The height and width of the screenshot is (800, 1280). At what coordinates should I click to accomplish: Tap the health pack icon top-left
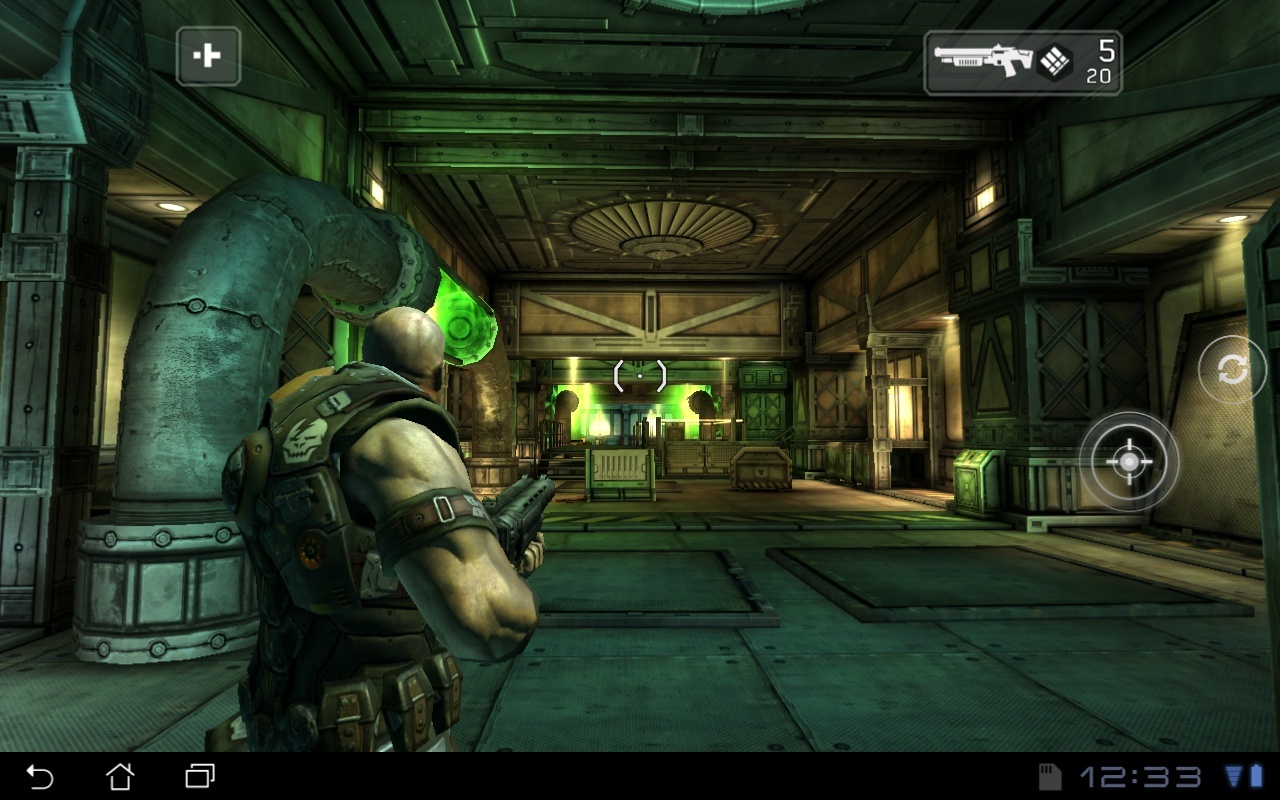[x=210, y=57]
